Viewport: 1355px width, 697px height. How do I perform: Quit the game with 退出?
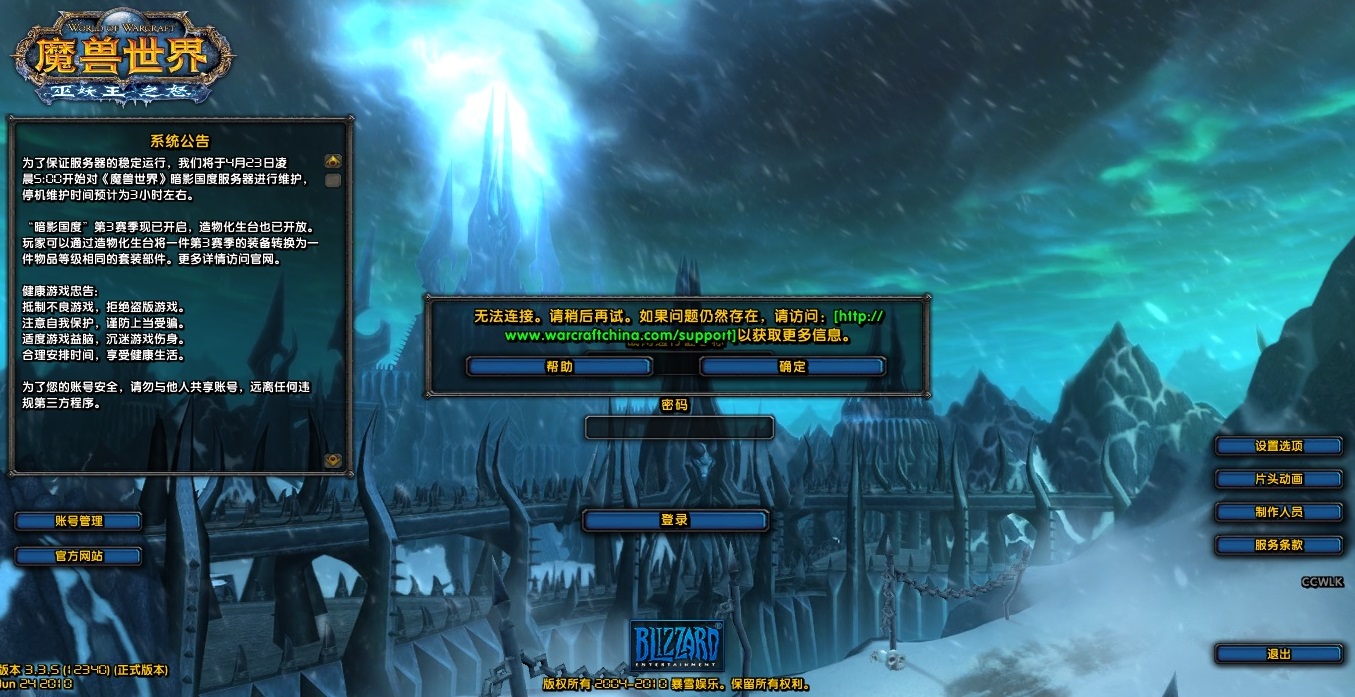(x=1278, y=654)
